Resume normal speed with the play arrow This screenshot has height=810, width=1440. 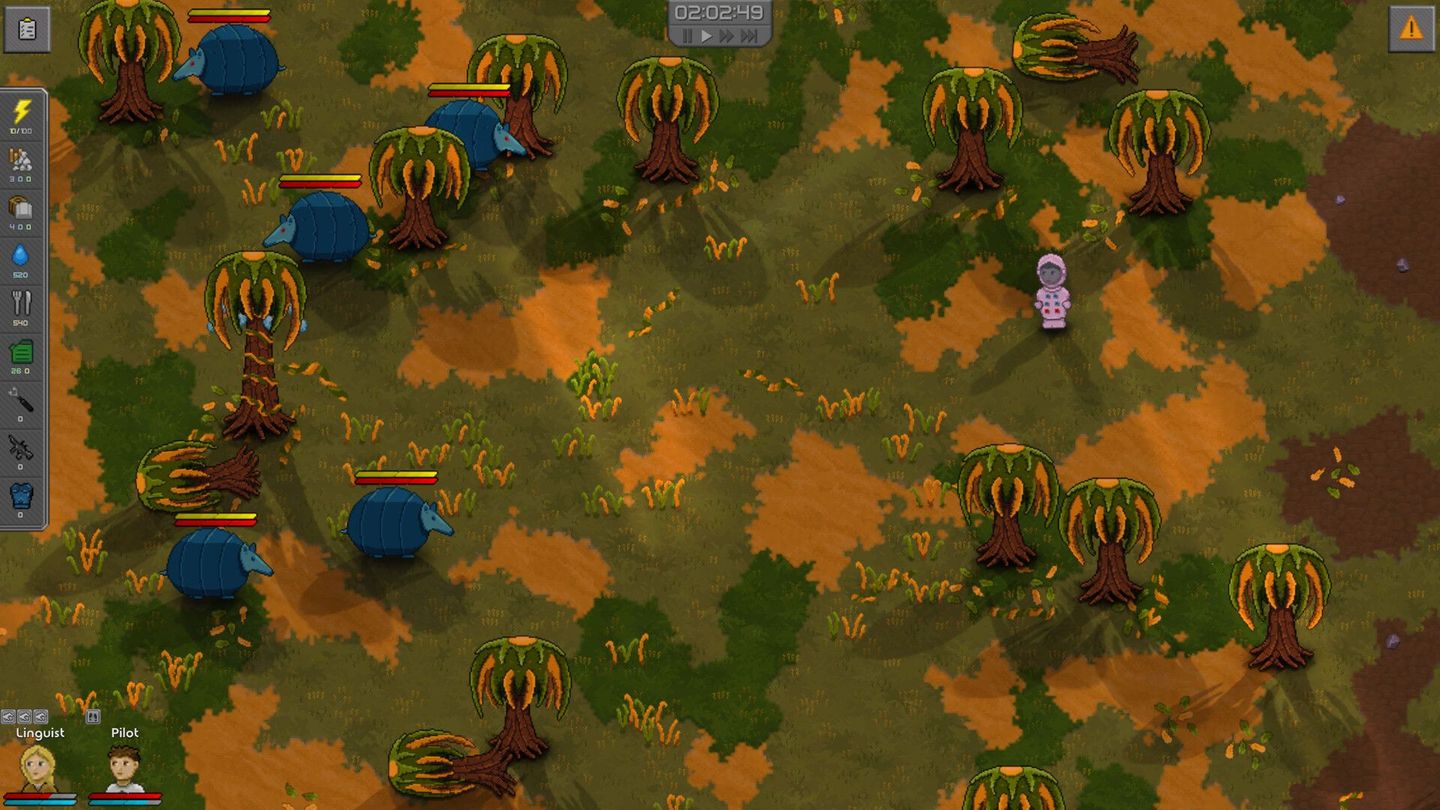pyautogui.click(x=706, y=35)
